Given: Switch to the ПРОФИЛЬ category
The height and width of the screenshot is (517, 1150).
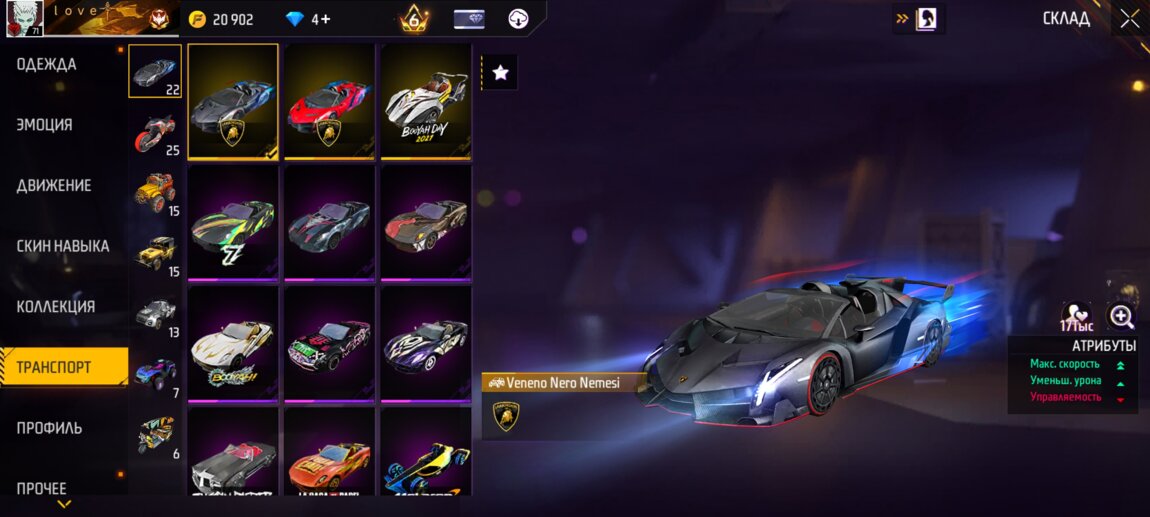Looking at the screenshot, I should (50, 428).
